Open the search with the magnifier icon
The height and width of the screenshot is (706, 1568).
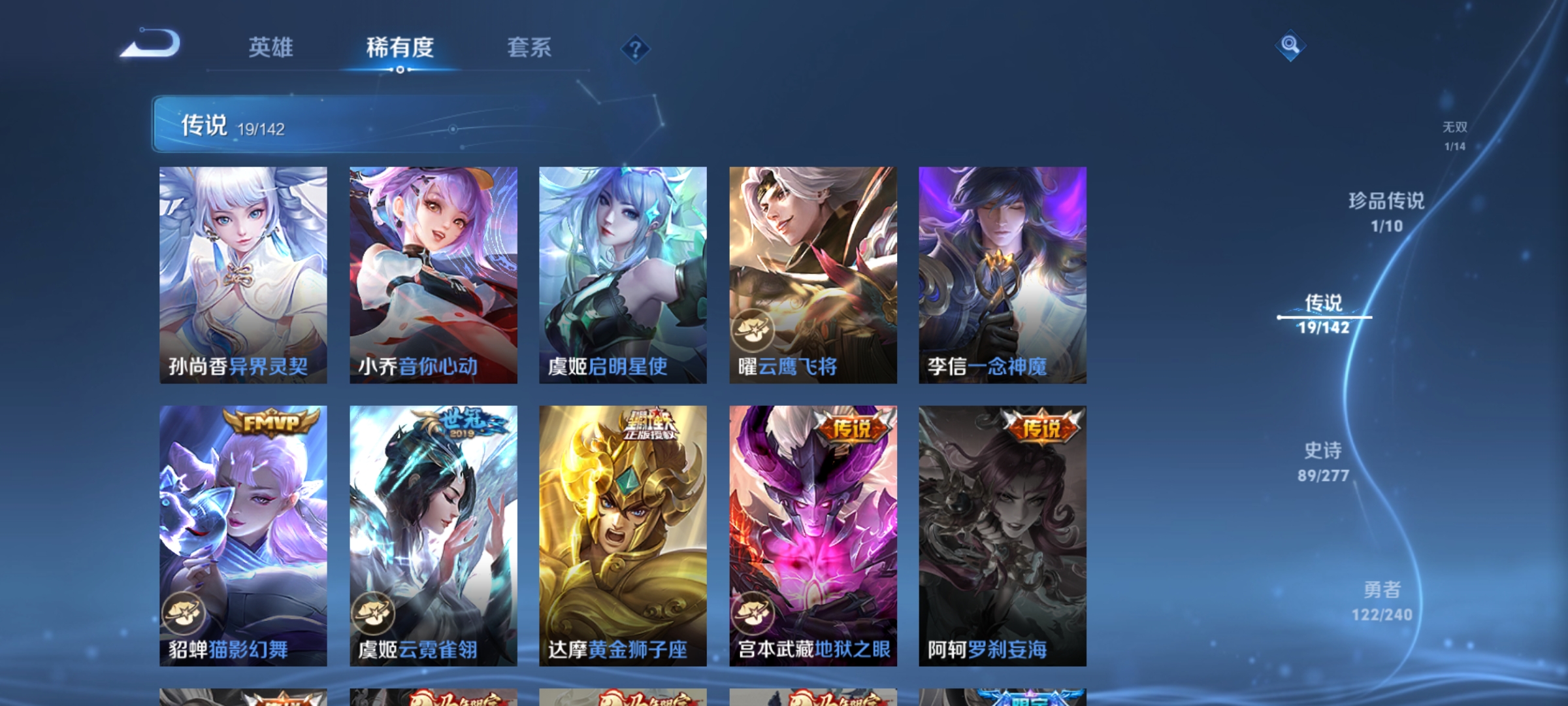point(1292,46)
